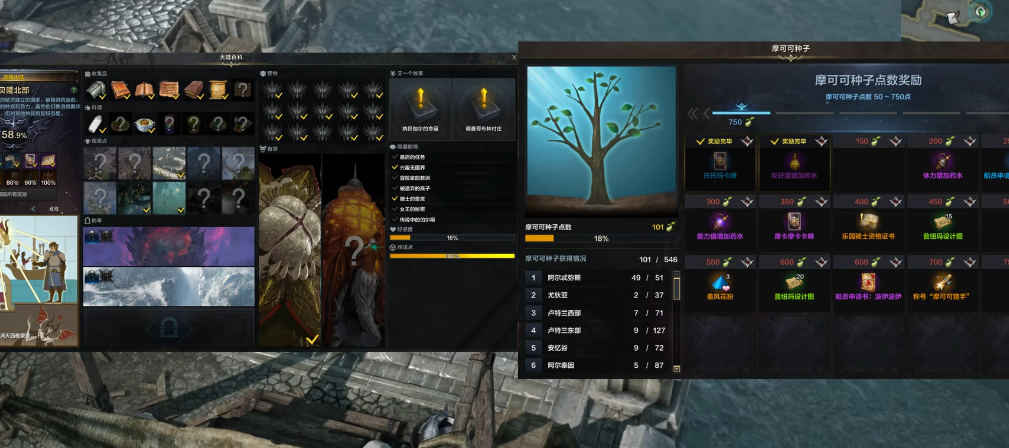Select the 安忆谷 region row
The height and width of the screenshot is (448, 1009).
pos(596,349)
